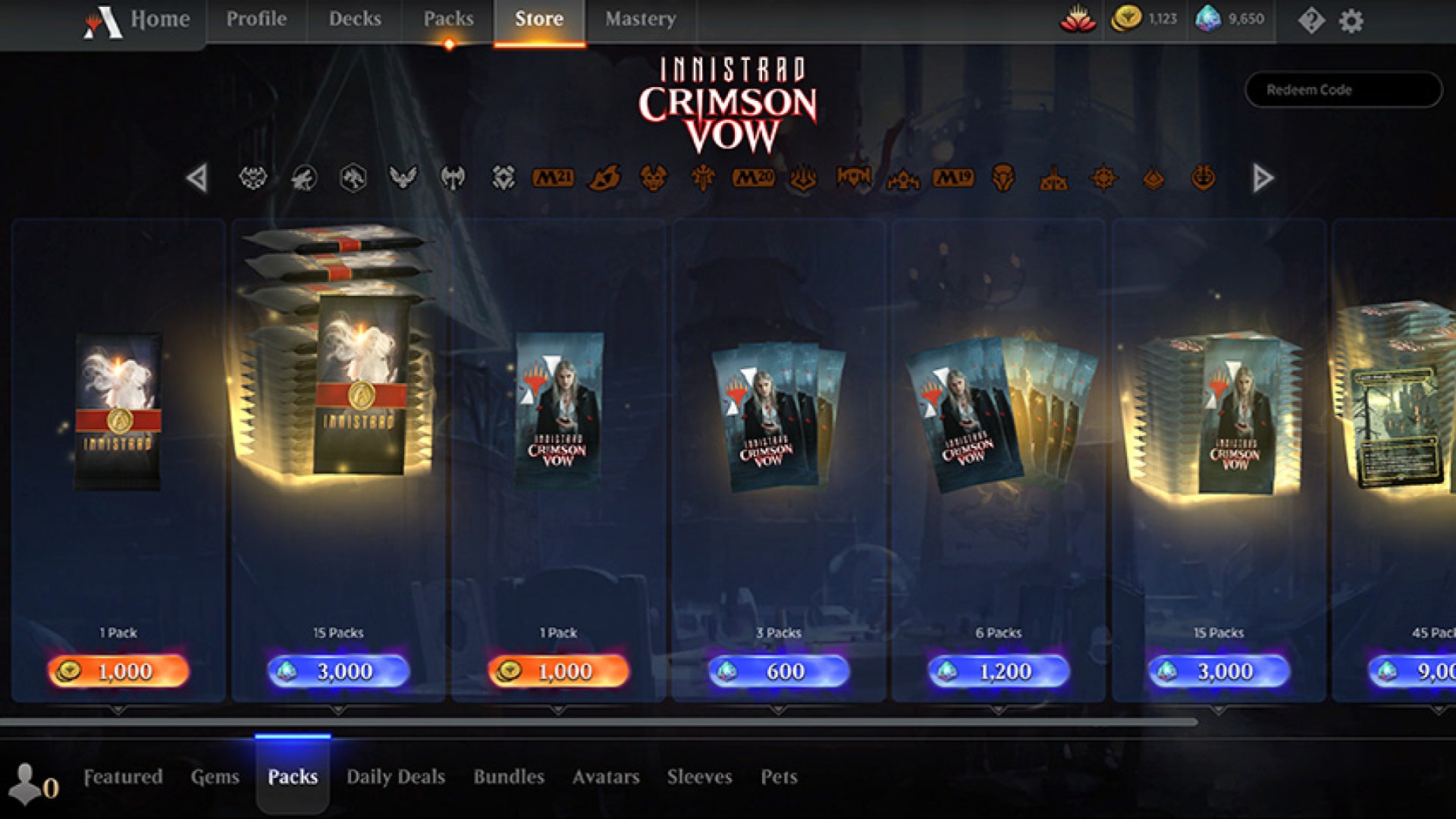
Task: Show next sets with right arrow
Action: 1263,178
